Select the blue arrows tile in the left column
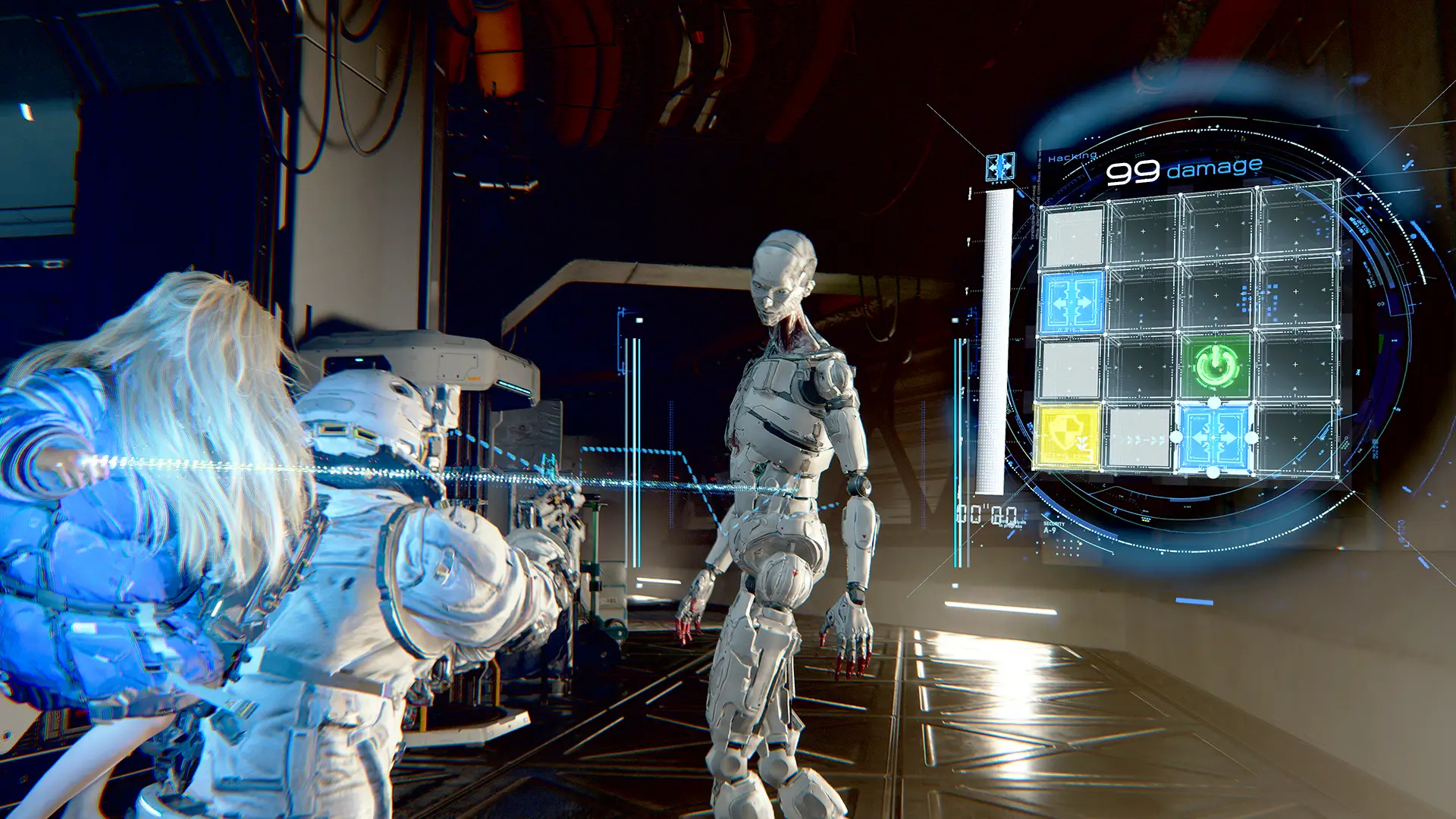 [x=1072, y=303]
